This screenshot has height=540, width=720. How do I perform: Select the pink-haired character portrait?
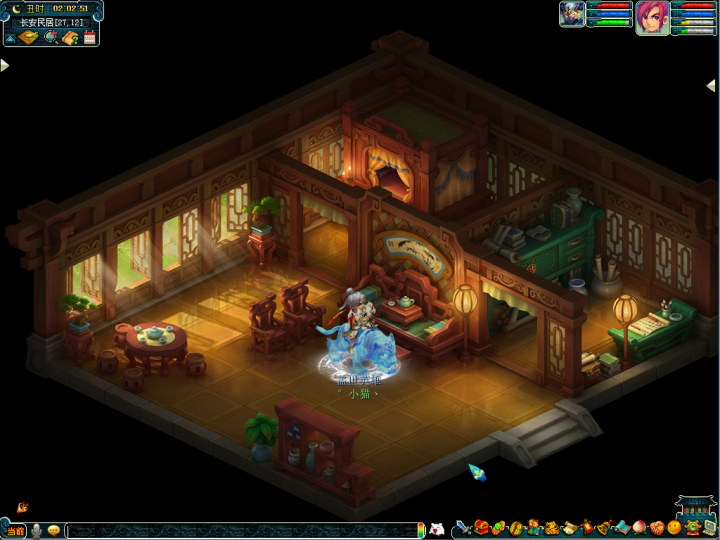tap(652, 18)
